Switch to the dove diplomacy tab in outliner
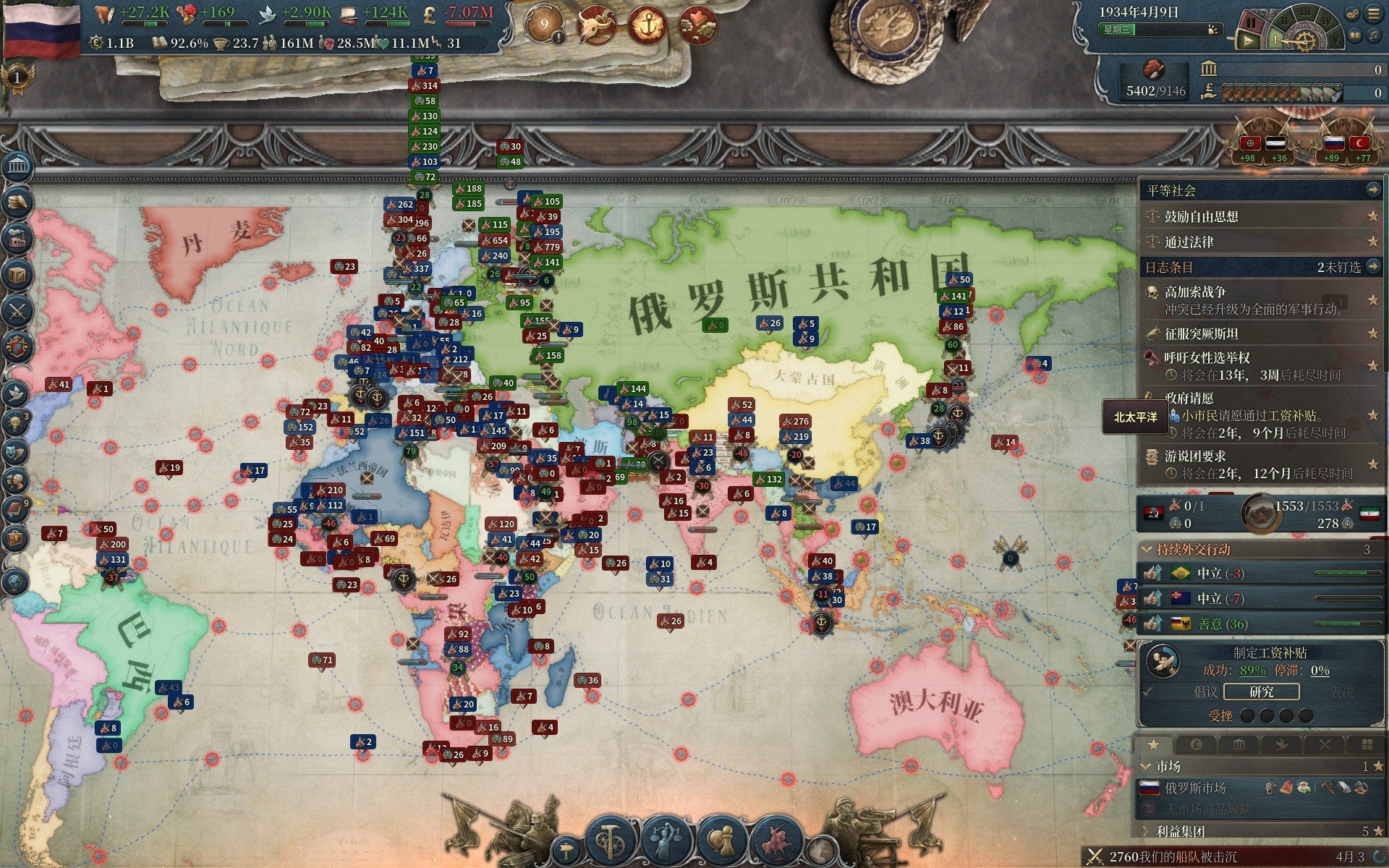The width and height of the screenshot is (1389, 868). click(x=1281, y=744)
